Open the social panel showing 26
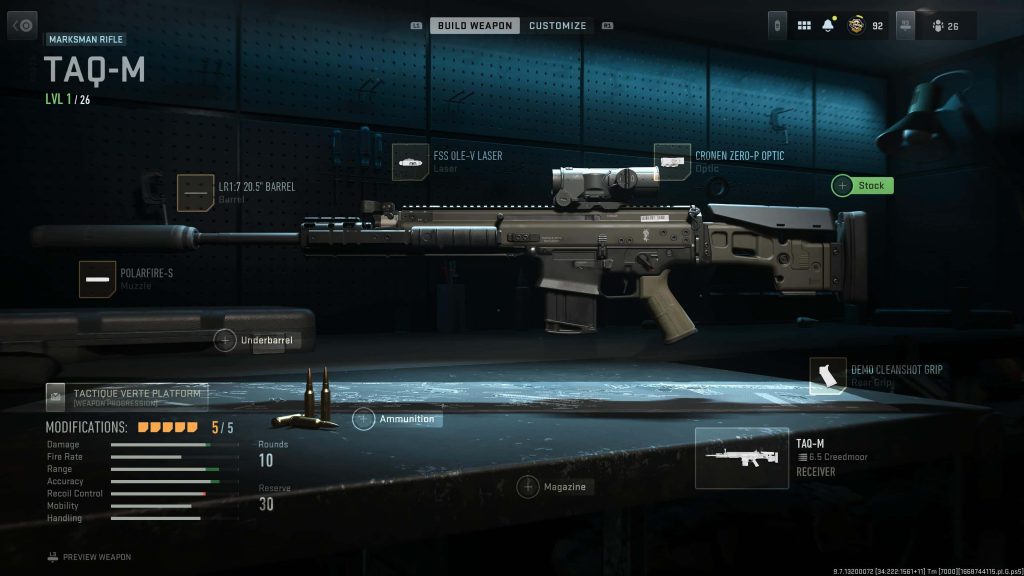The image size is (1024, 576). tap(943, 26)
